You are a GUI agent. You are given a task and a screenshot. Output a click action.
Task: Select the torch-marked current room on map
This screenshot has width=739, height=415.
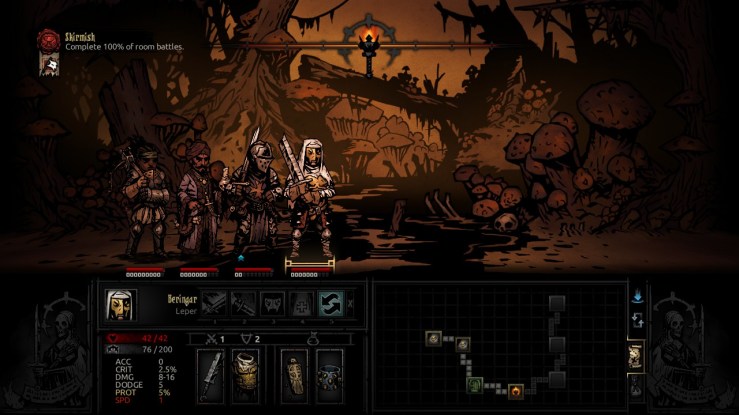[516, 390]
